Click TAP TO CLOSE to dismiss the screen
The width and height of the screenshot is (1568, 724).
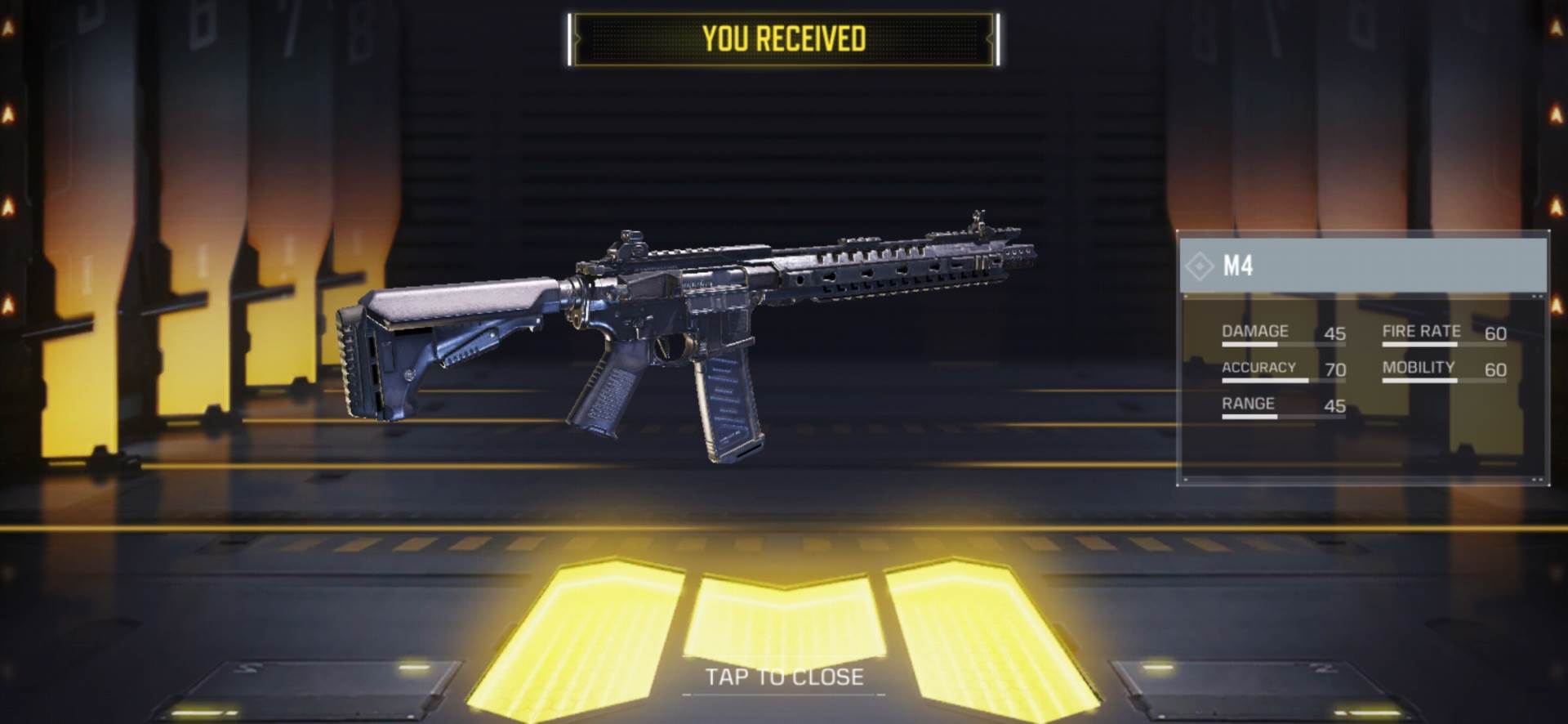click(784, 677)
